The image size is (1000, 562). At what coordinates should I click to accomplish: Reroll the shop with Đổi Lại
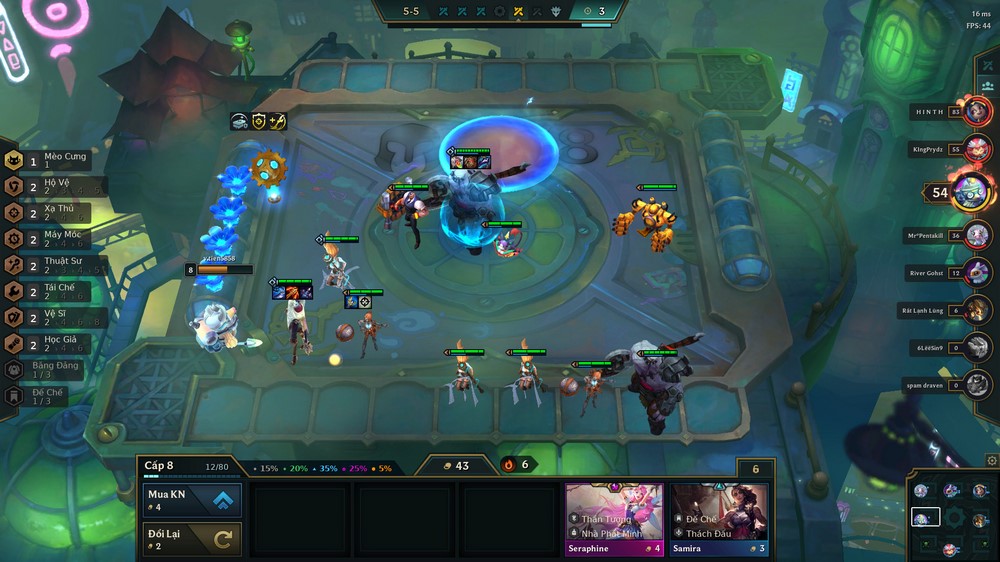(x=192, y=538)
